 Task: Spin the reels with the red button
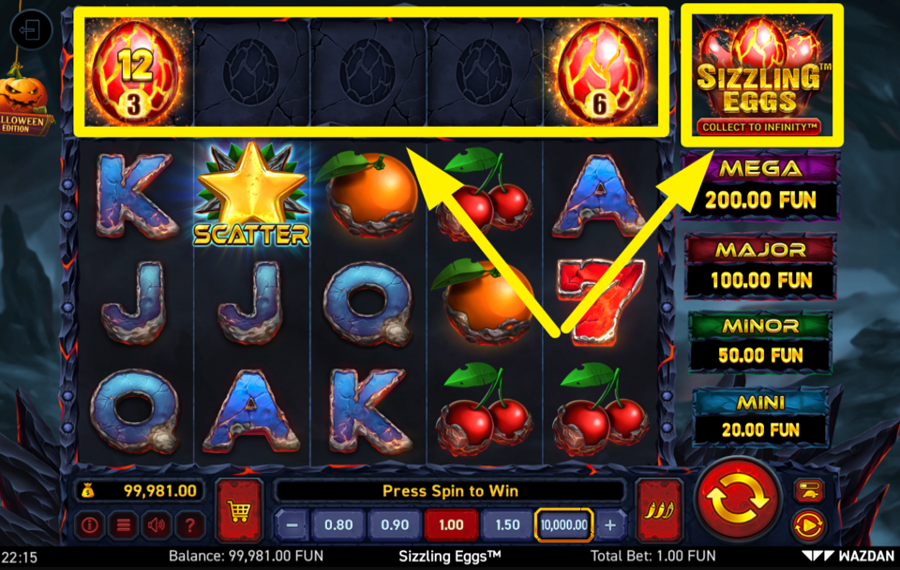tap(738, 498)
